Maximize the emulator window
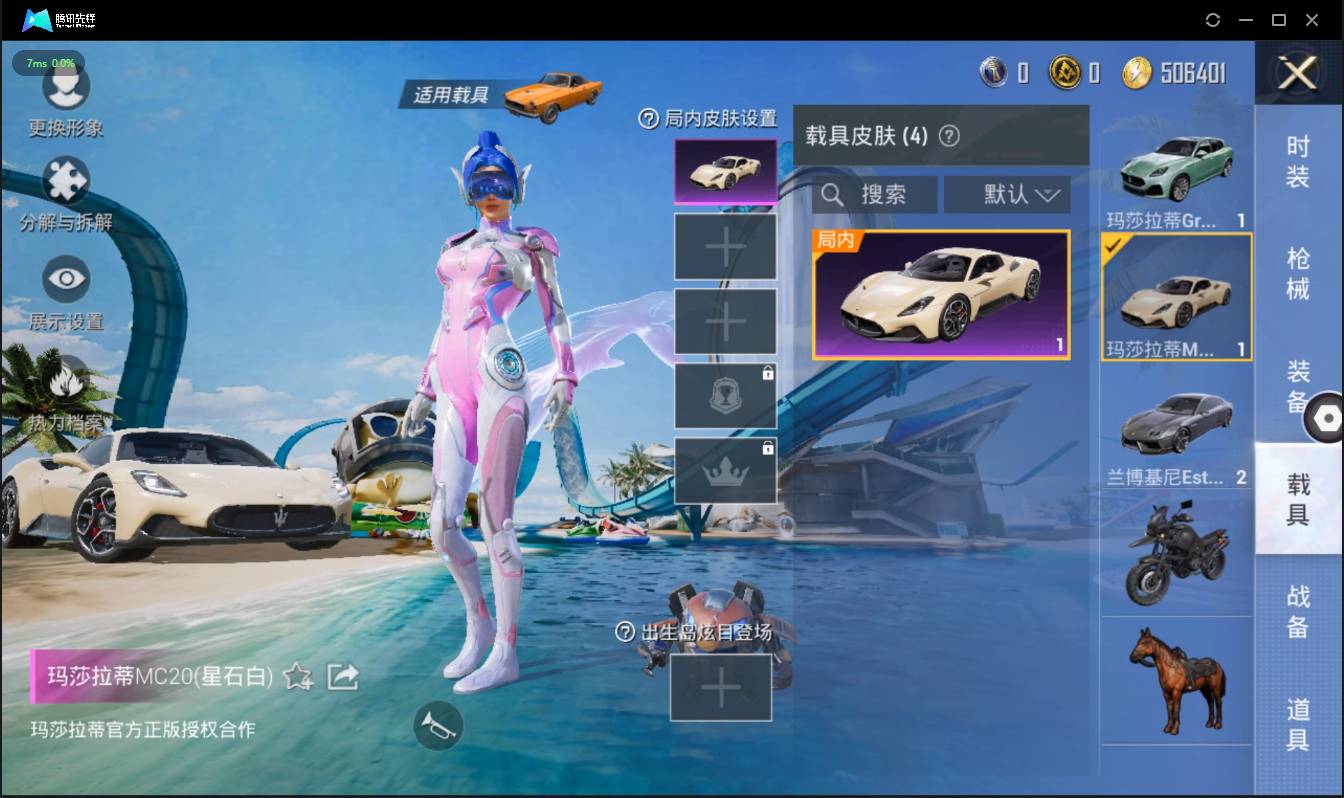Viewport: 1344px width, 798px height. [1278, 20]
